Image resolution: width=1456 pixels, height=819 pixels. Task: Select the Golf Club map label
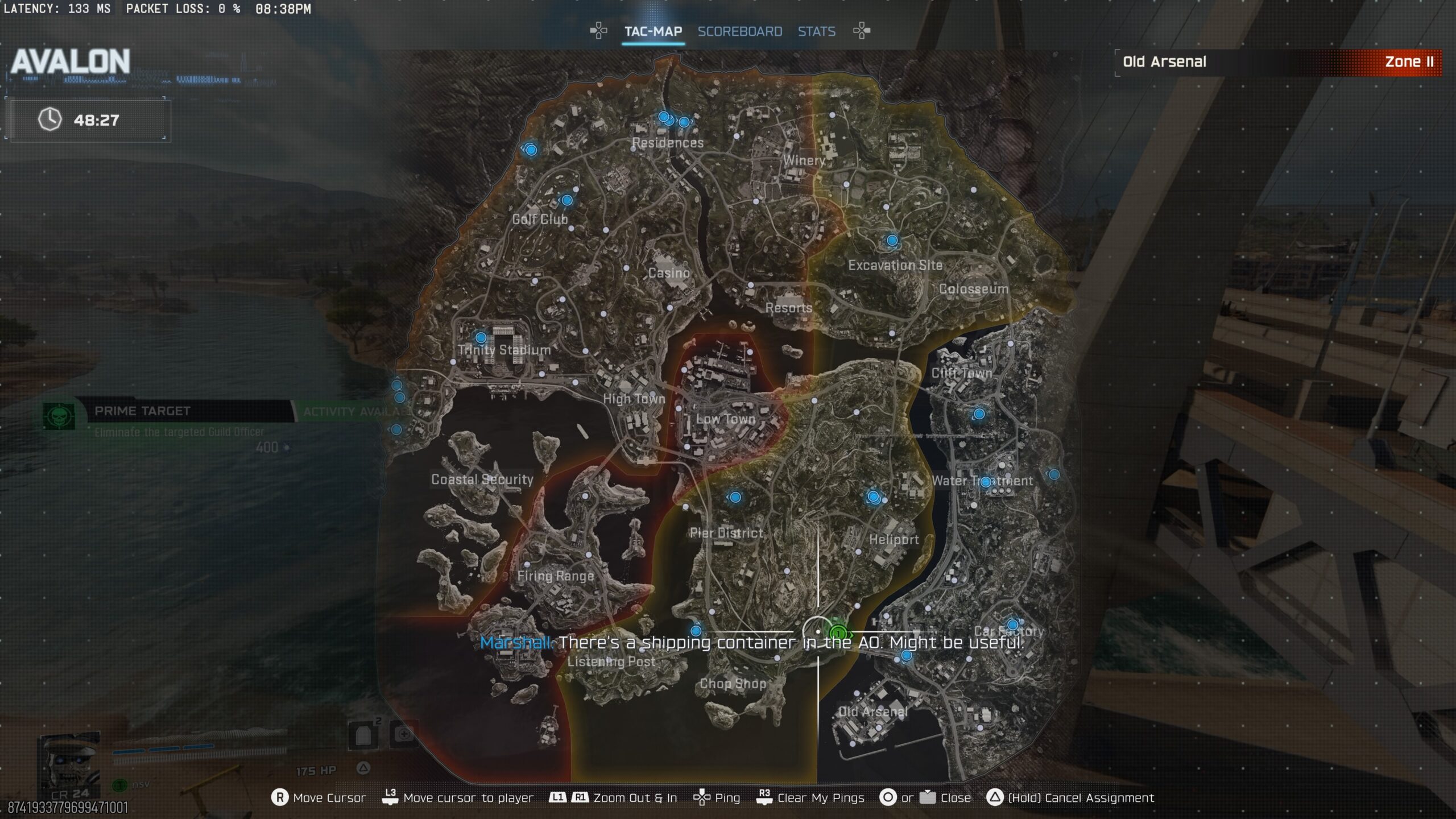tap(540, 219)
